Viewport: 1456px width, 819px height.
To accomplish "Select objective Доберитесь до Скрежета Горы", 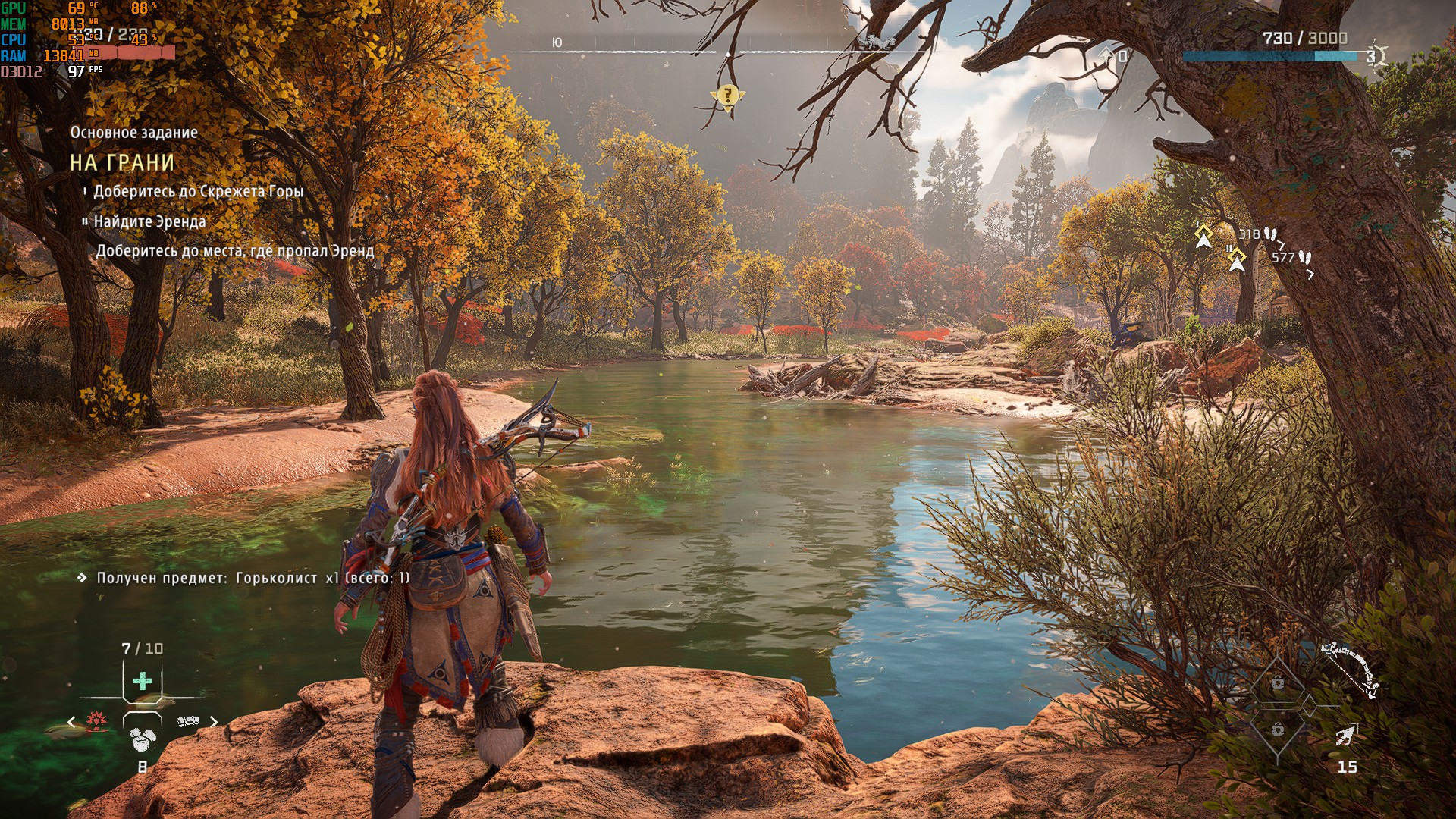I will point(198,191).
